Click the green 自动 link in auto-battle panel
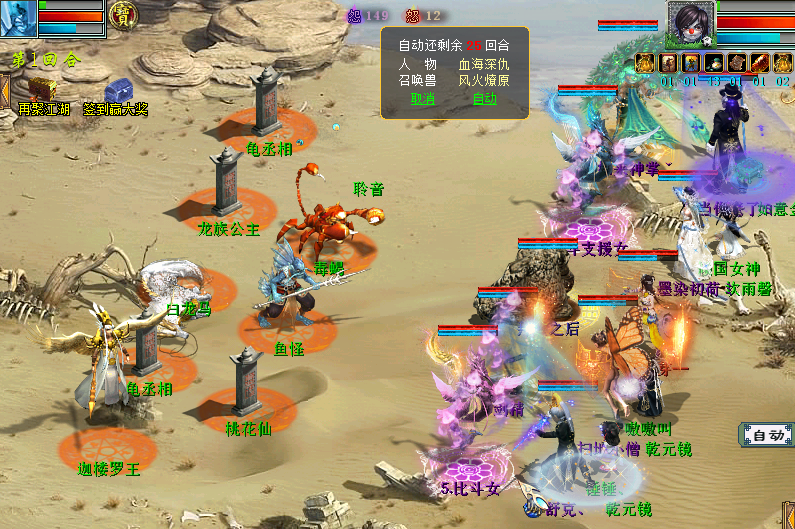The width and height of the screenshot is (795, 529). (484, 99)
